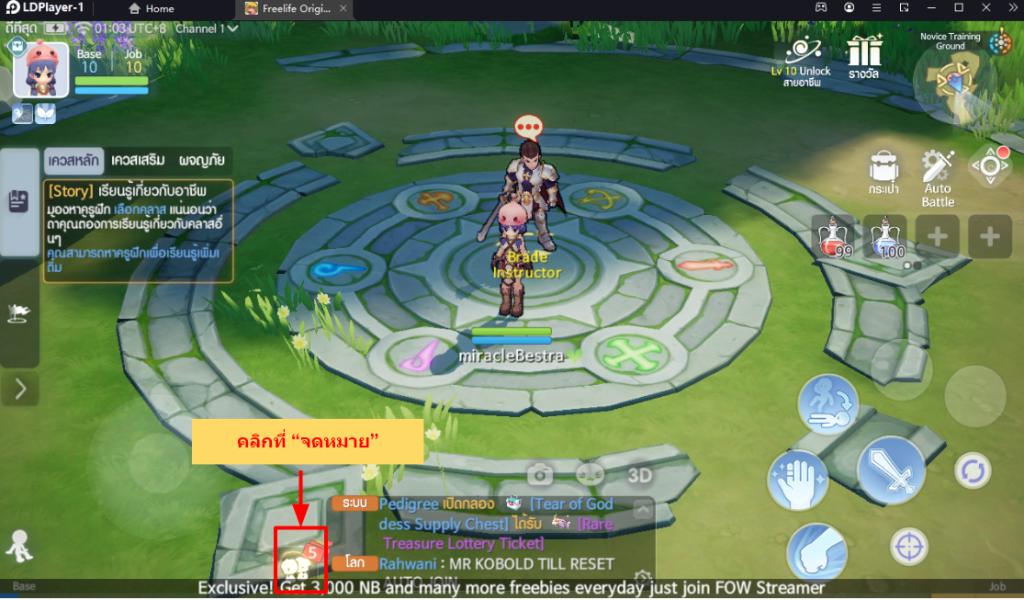Use the red health potion slot
This screenshot has height=600, width=1024.
click(x=832, y=236)
